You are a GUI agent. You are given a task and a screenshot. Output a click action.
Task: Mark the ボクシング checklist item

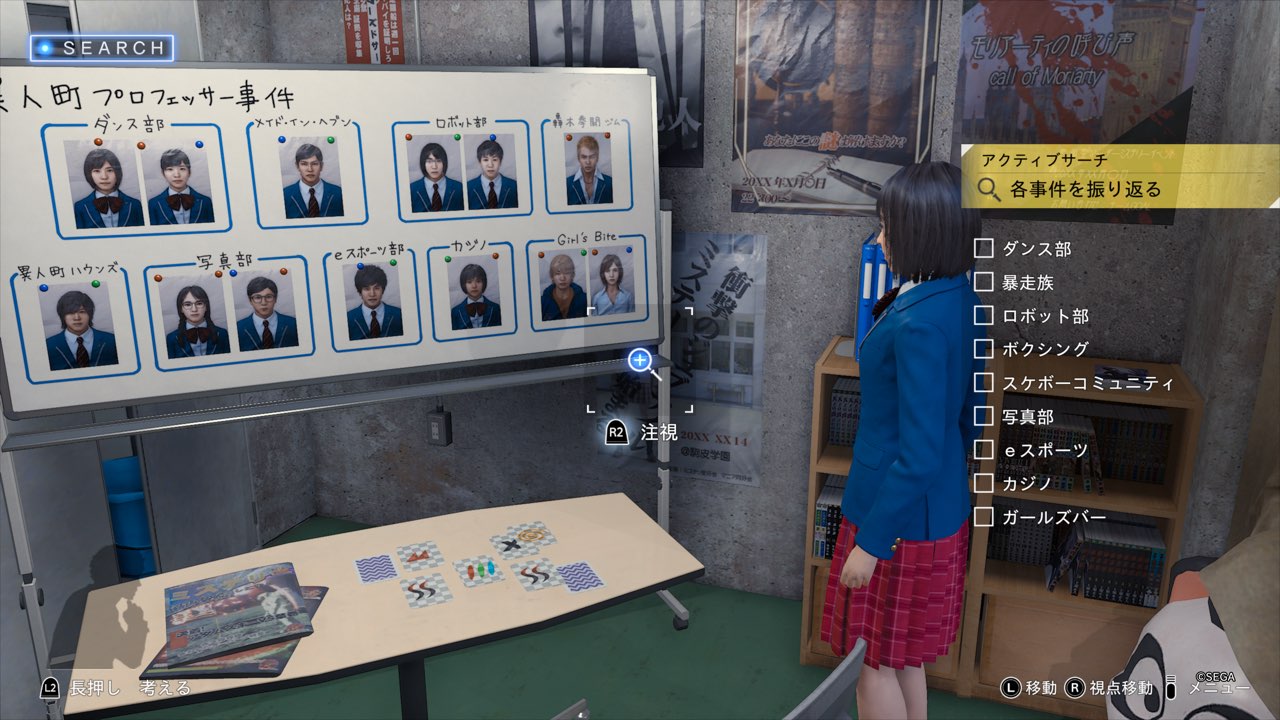(x=984, y=350)
